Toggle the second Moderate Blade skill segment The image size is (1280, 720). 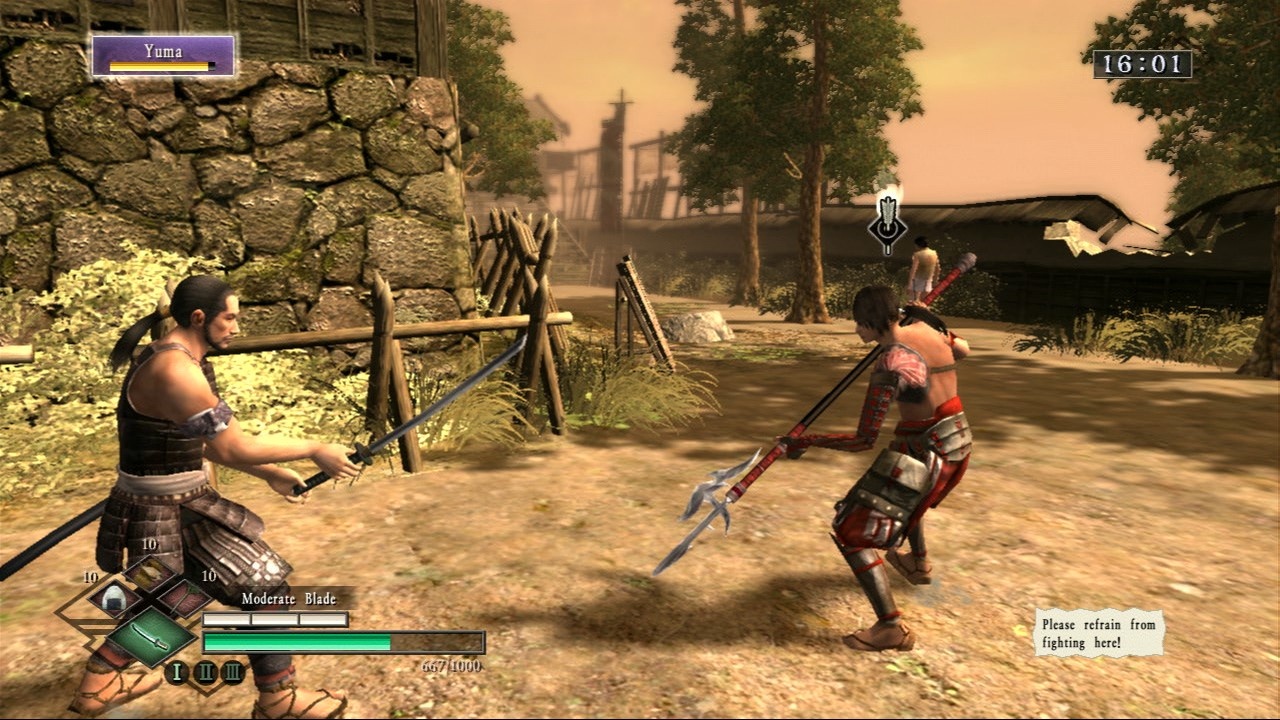273,620
